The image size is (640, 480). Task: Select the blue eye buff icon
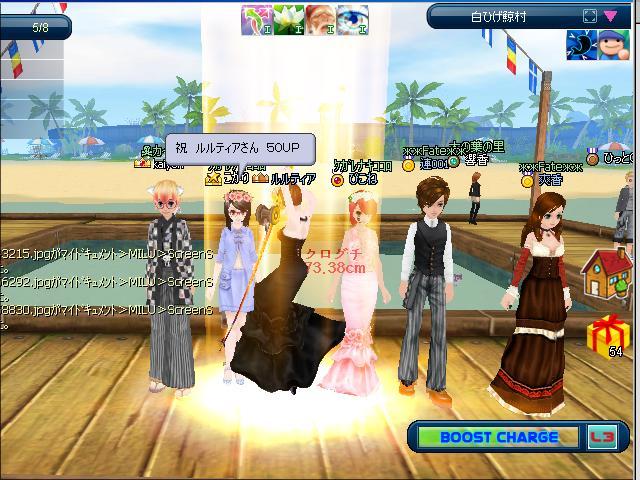351,20
